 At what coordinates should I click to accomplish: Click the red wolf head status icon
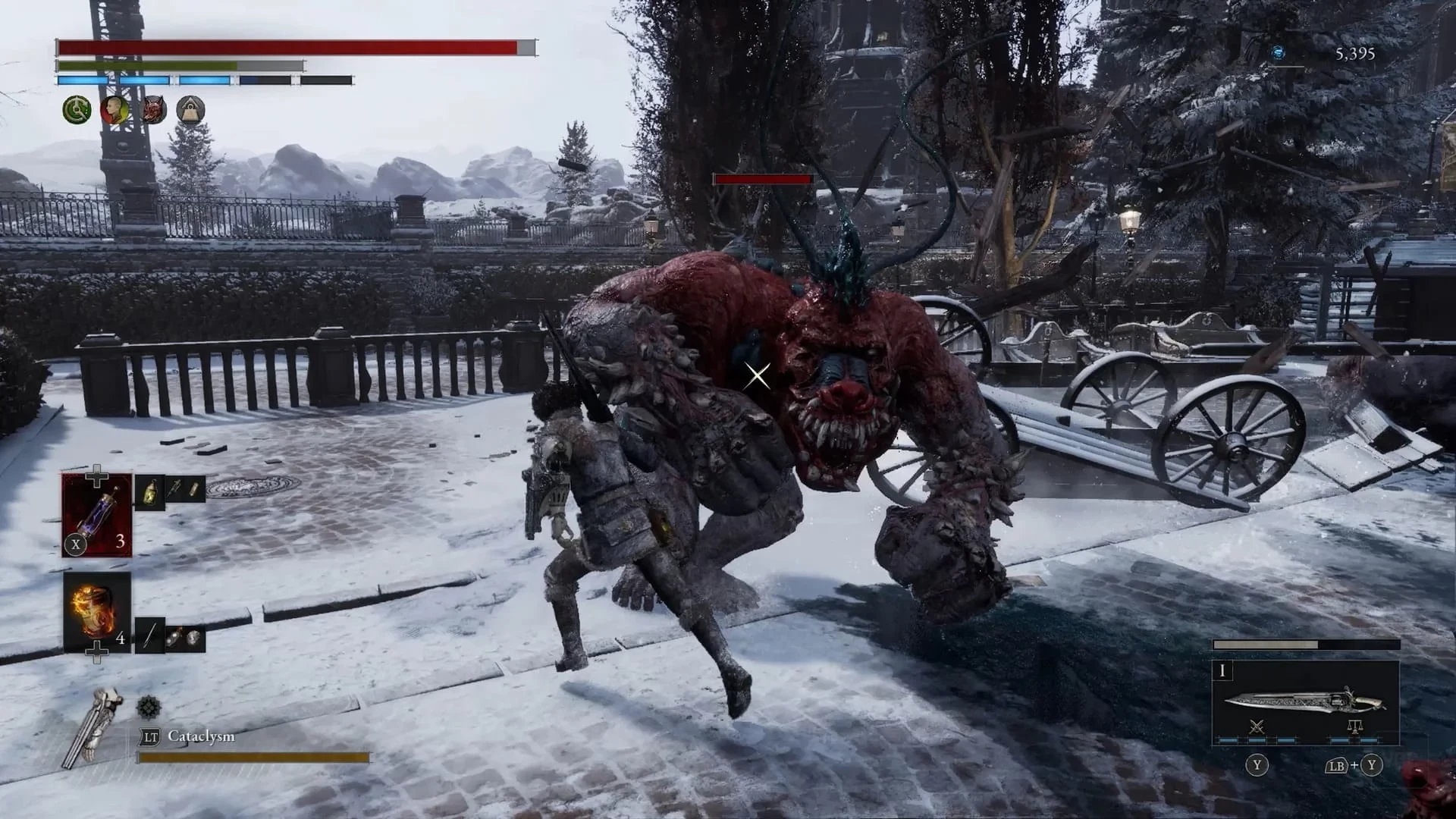[x=154, y=111]
